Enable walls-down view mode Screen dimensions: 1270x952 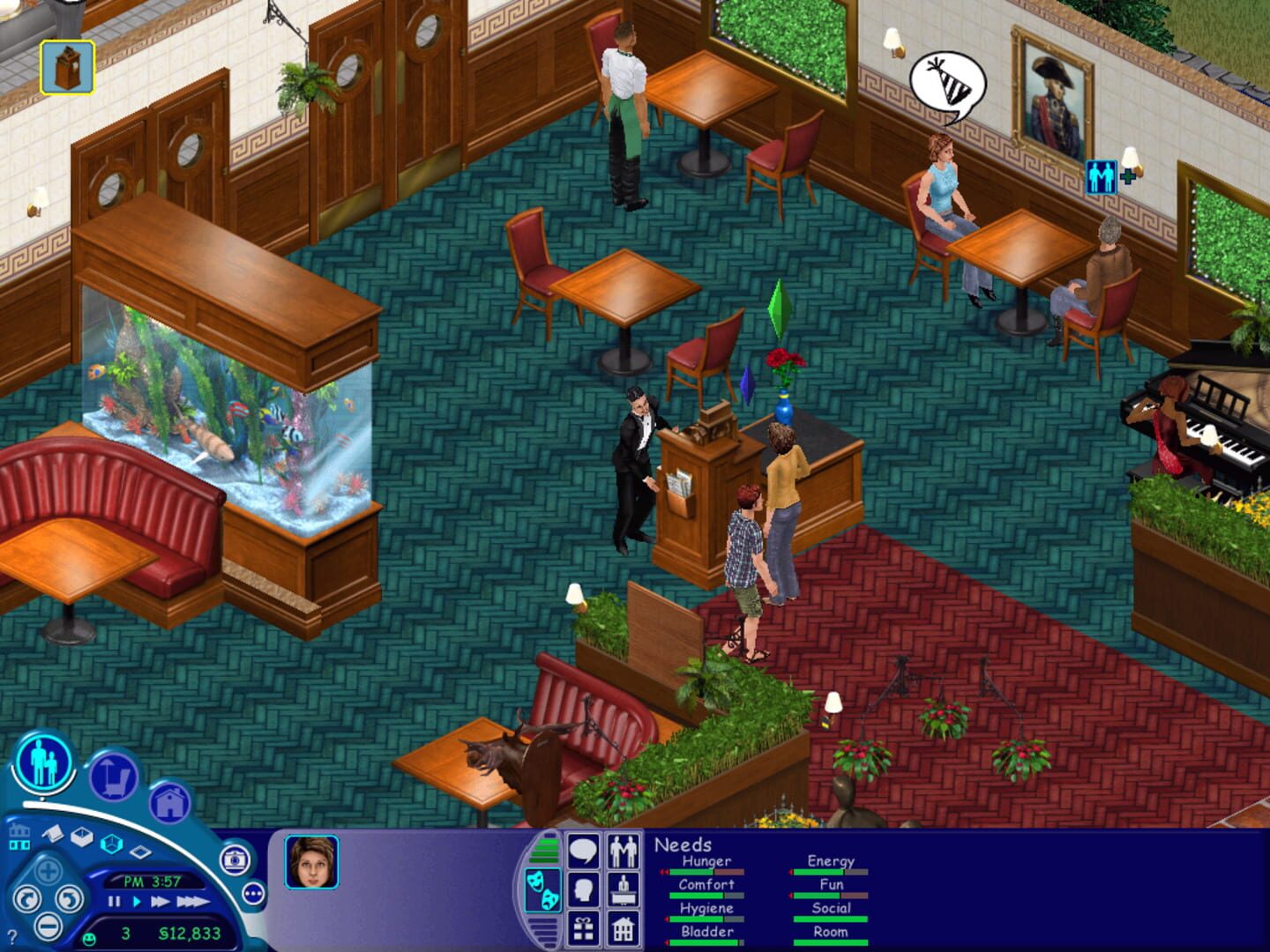[140, 851]
